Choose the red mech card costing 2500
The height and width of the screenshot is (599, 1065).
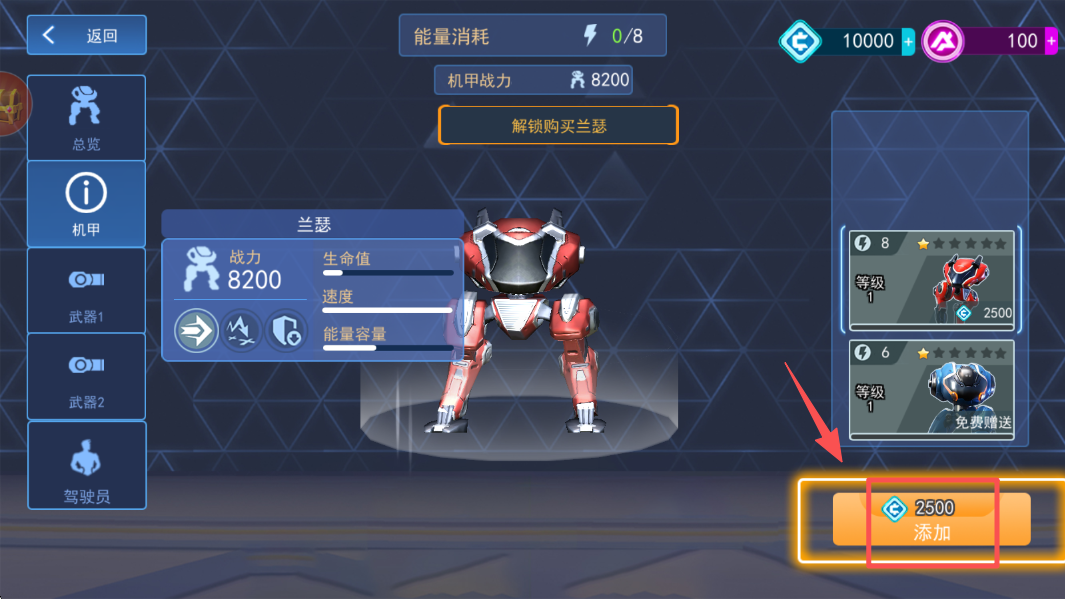pos(931,279)
